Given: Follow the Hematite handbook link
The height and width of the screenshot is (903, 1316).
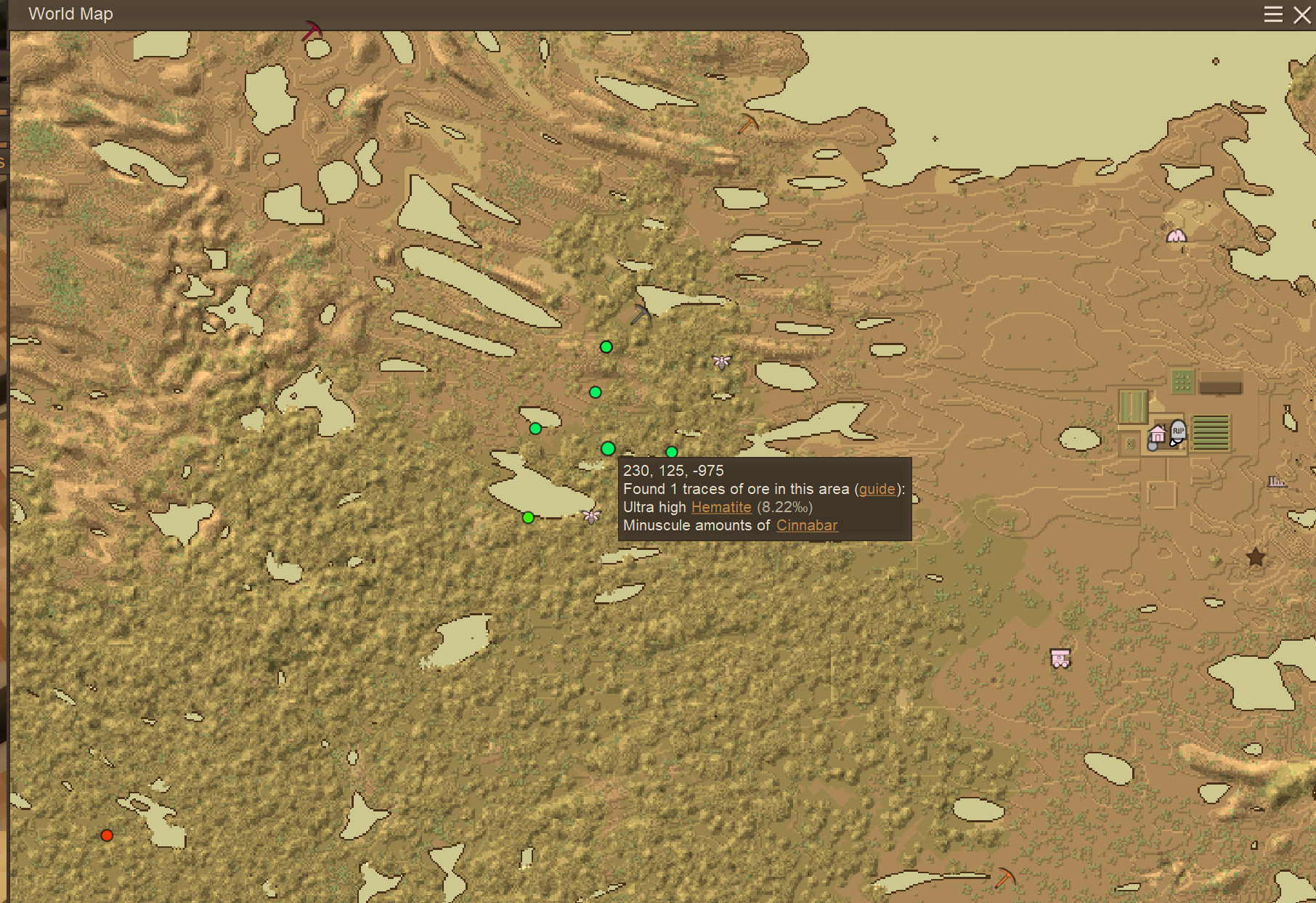Looking at the screenshot, I should (x=721, y=507).
